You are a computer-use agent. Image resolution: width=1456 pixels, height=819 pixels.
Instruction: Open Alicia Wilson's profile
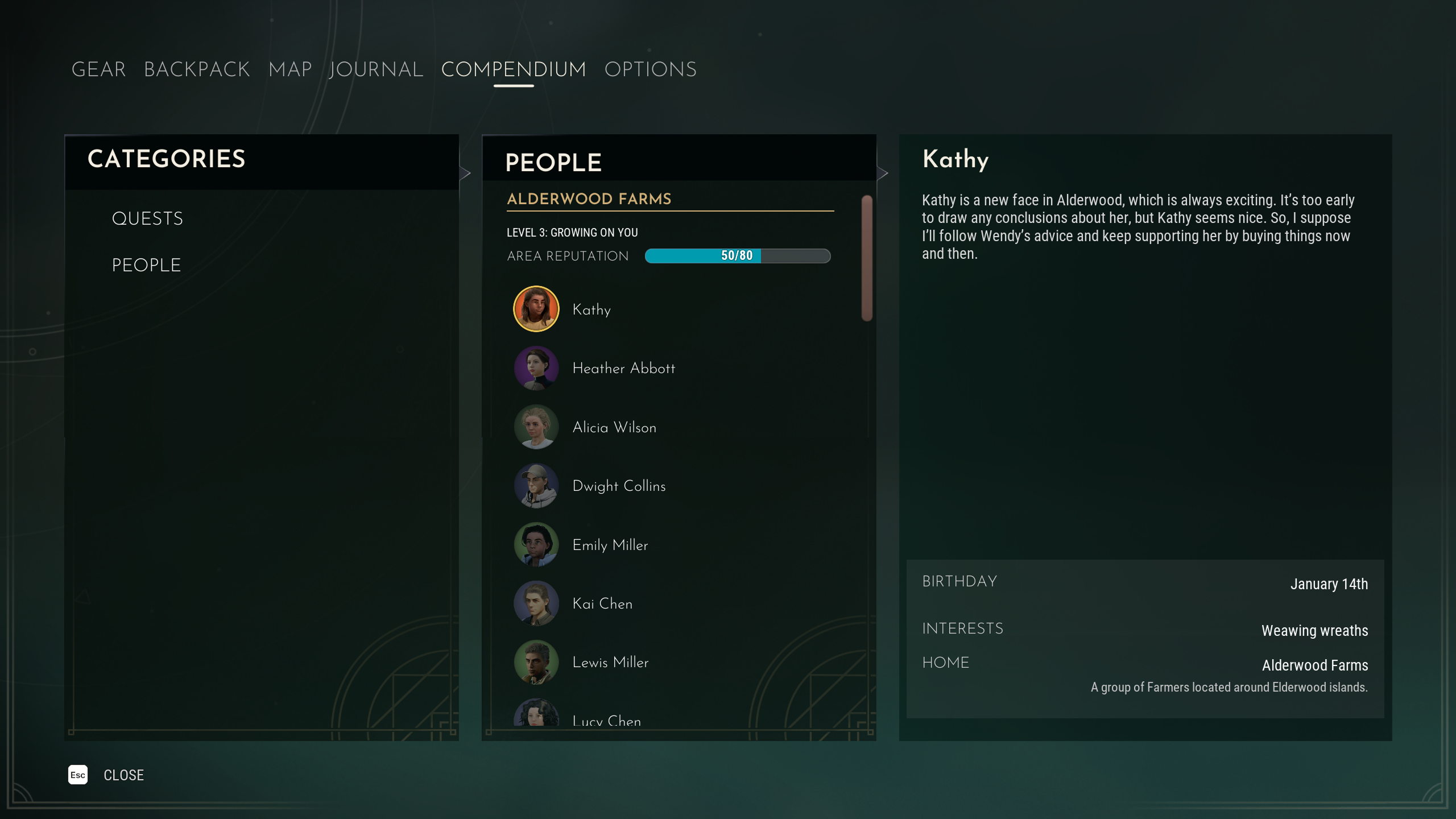click(614, 427)
